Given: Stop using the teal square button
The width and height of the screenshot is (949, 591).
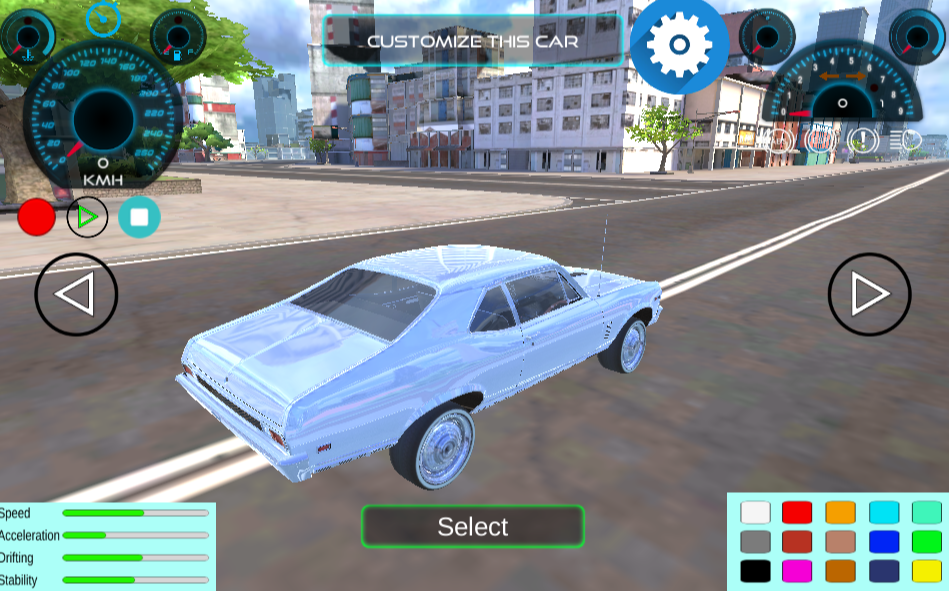Looking at the screenshot, I should [139, 217].
